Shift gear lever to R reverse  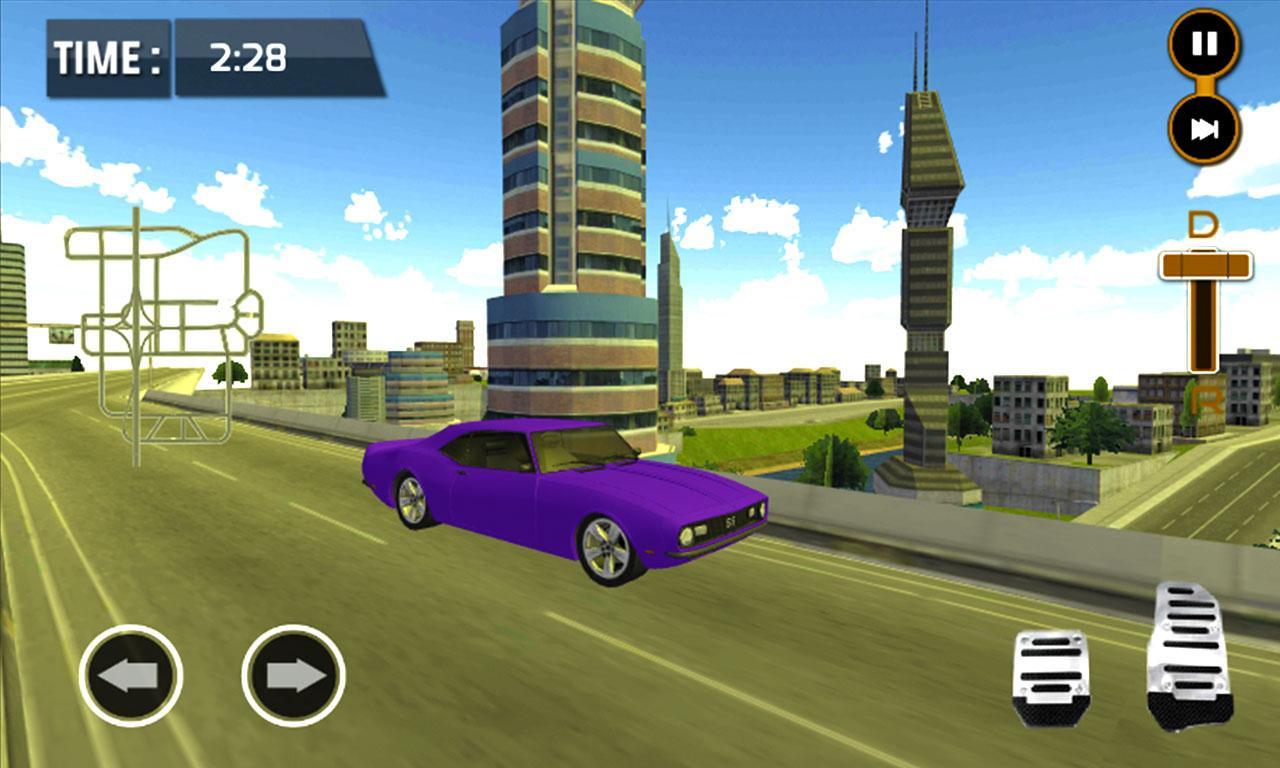pyautogui.click(x=1207, y=402)
